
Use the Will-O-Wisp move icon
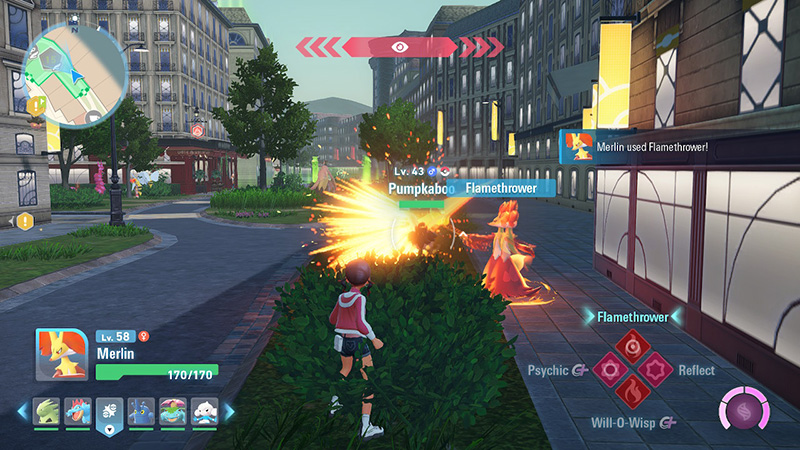point(631,393)
